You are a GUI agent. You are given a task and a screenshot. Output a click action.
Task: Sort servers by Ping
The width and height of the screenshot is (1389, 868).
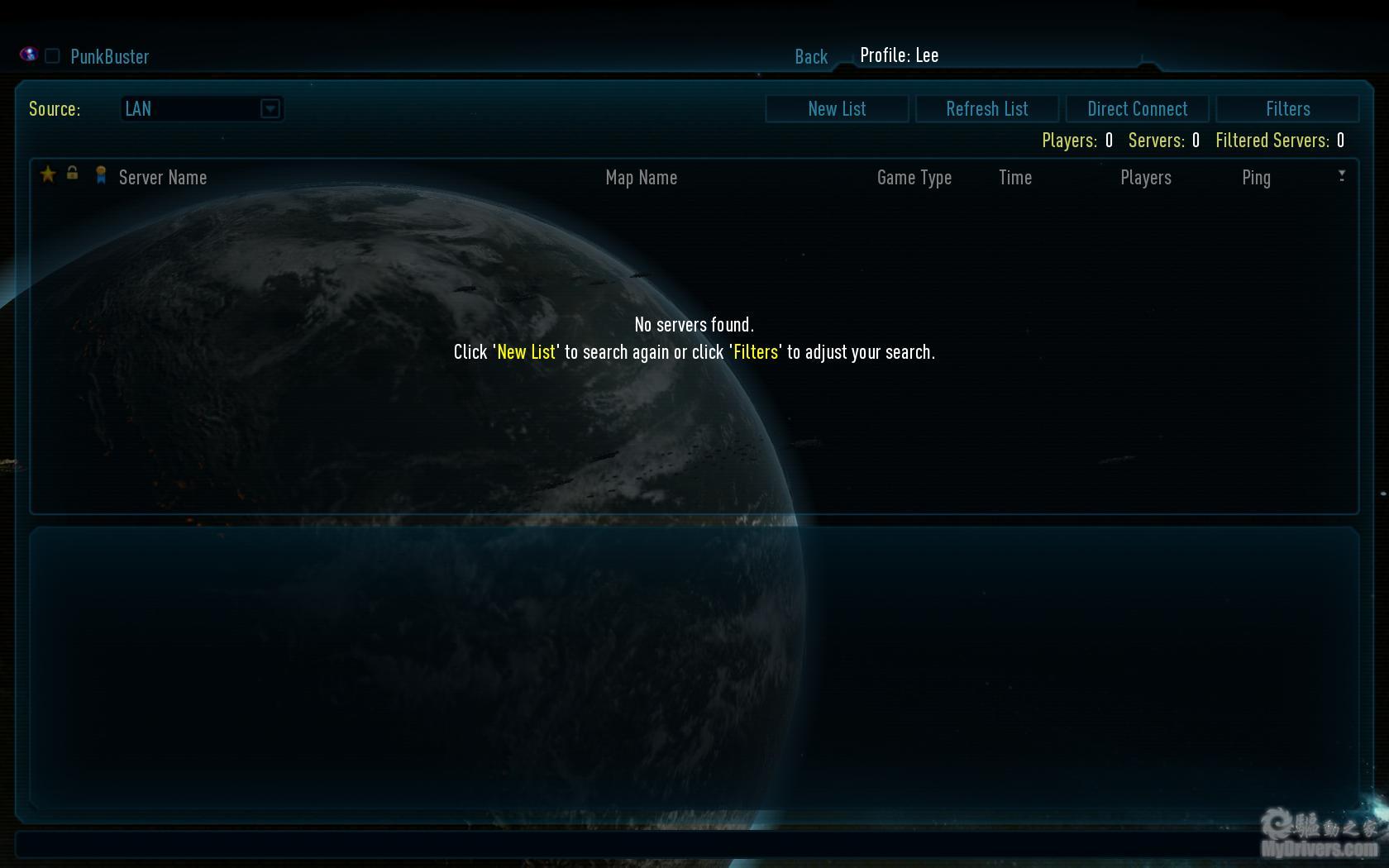click(1256, 178)
